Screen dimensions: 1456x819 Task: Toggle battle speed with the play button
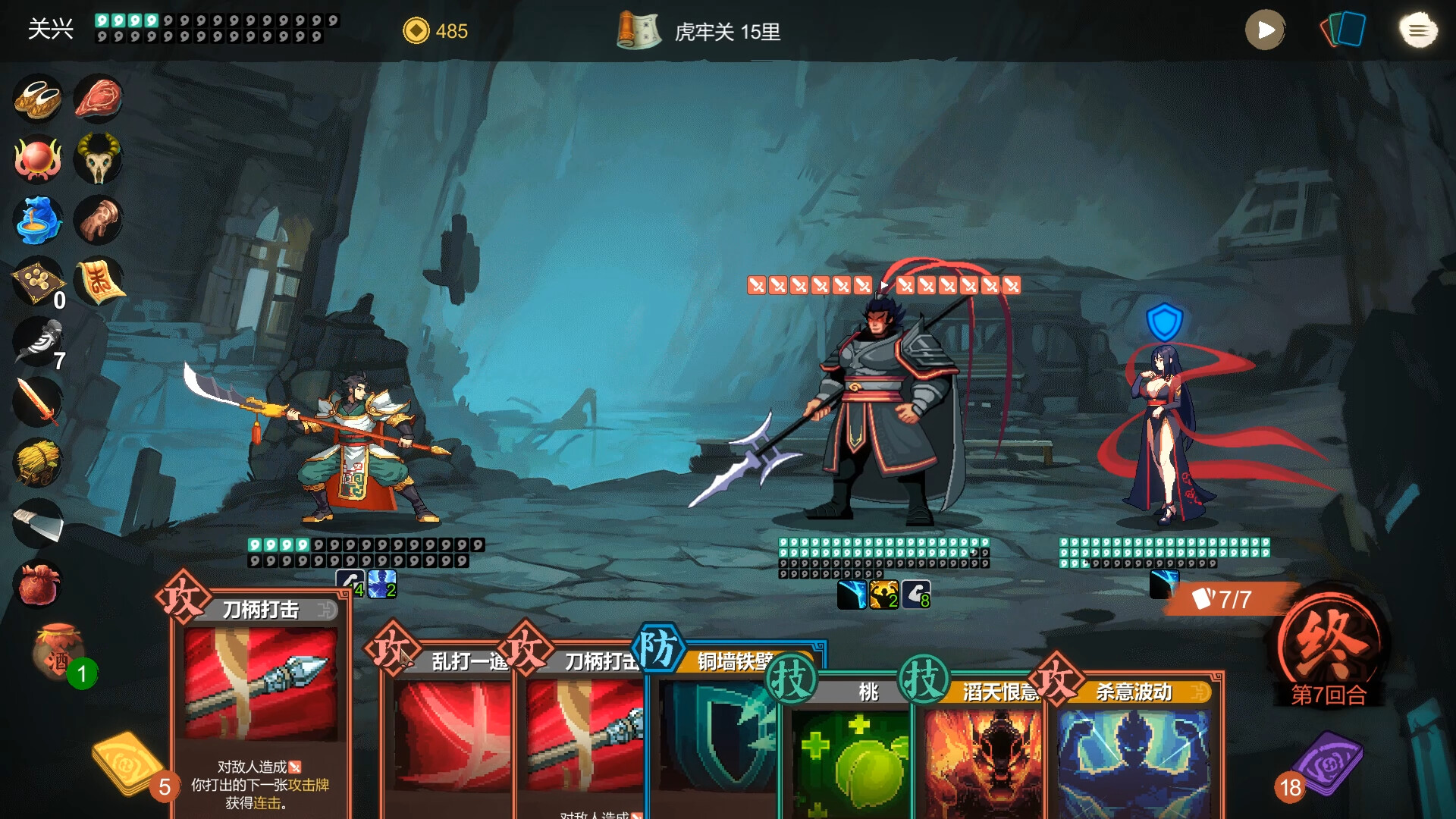click(1264, 31)
